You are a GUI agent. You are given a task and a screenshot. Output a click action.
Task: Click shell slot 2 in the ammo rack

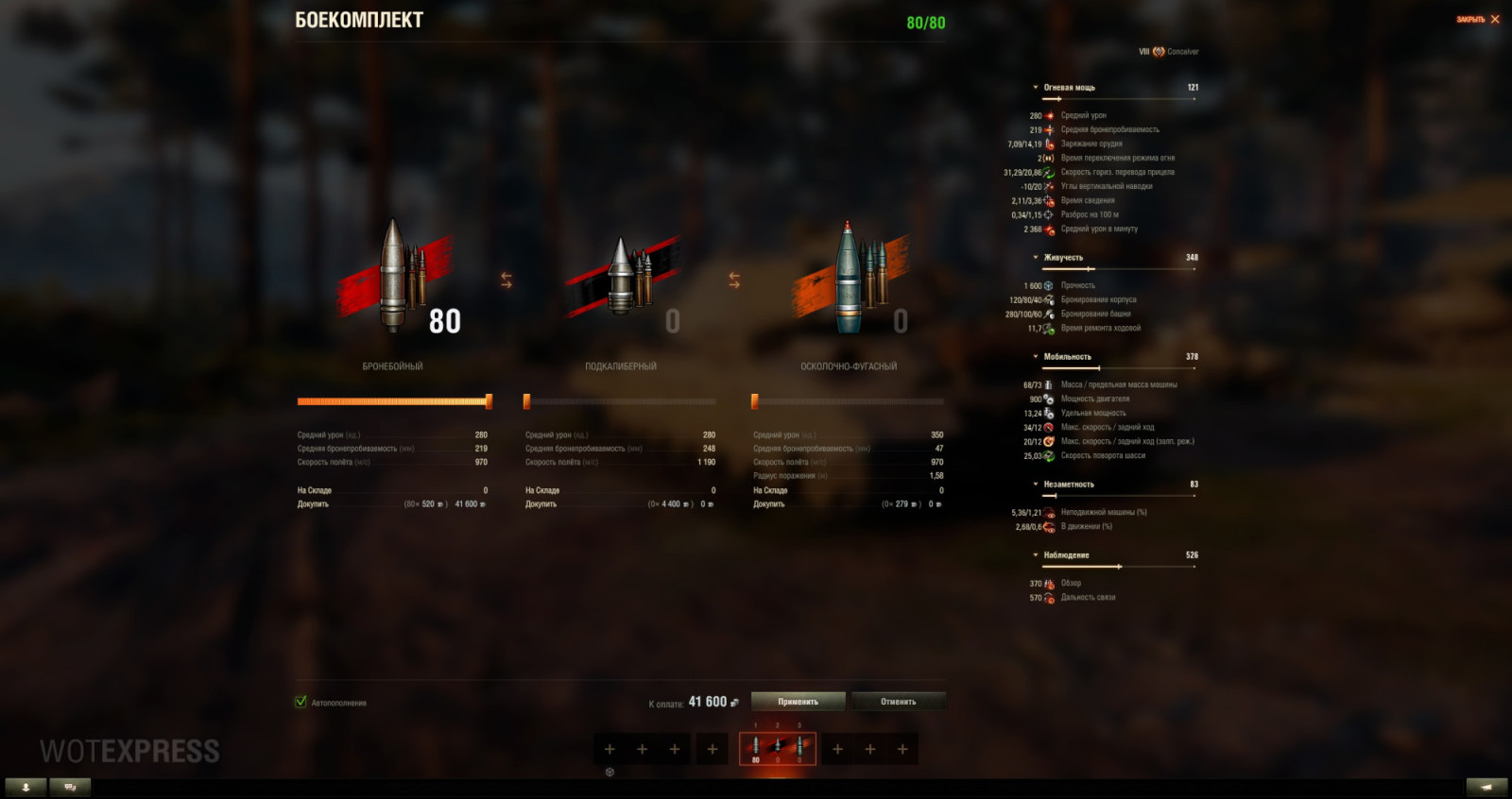coord(777,747)
